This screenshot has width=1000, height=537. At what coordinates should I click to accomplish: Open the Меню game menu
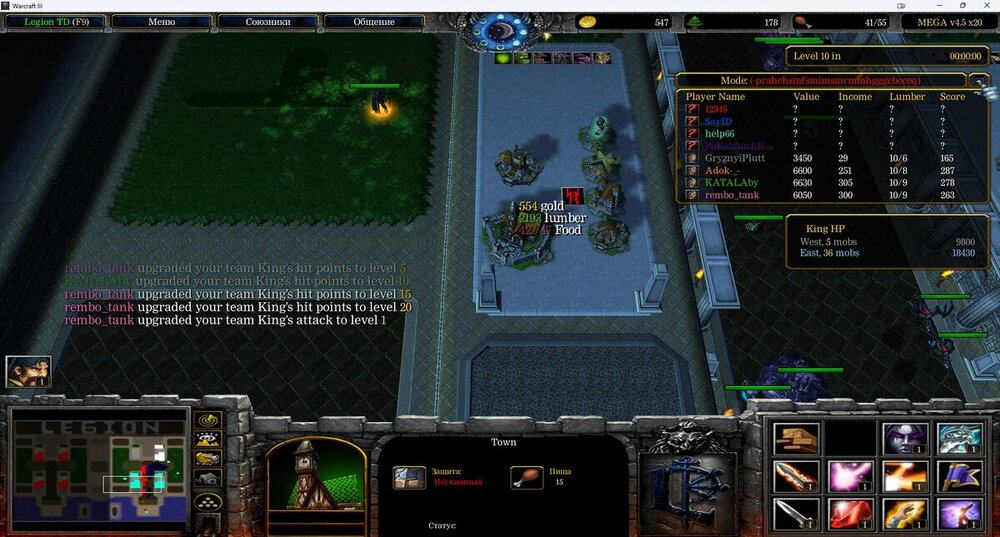(x=160, y=21)
